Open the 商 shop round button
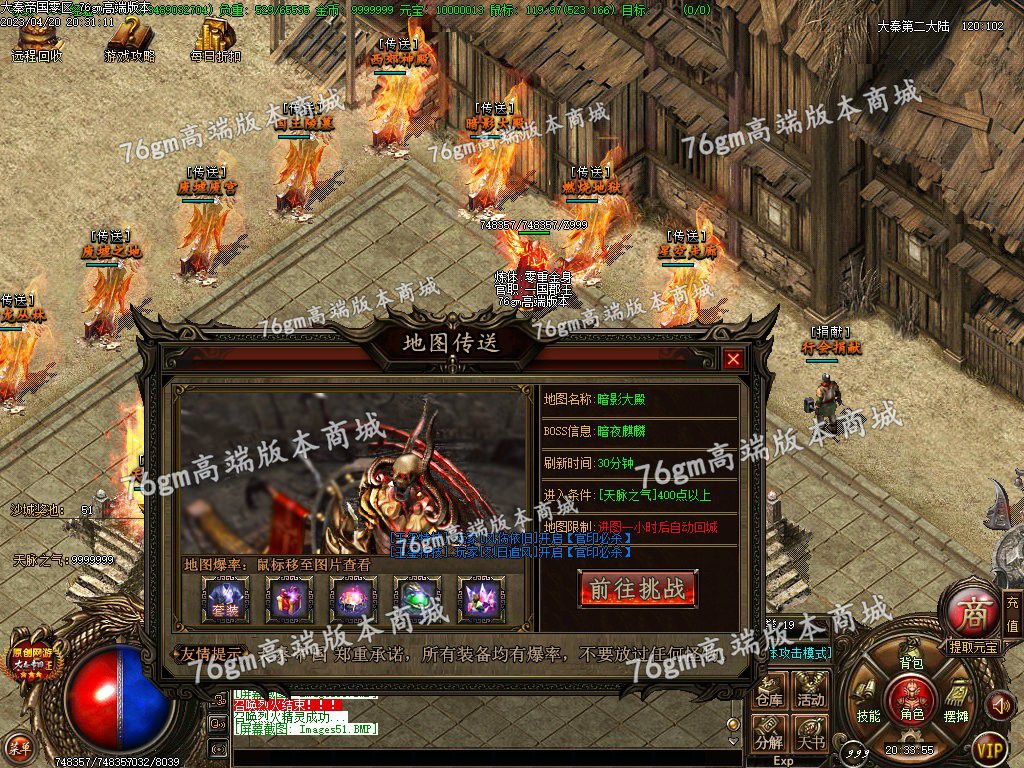Screen dimensions: 1024x768 coord(970,609)
